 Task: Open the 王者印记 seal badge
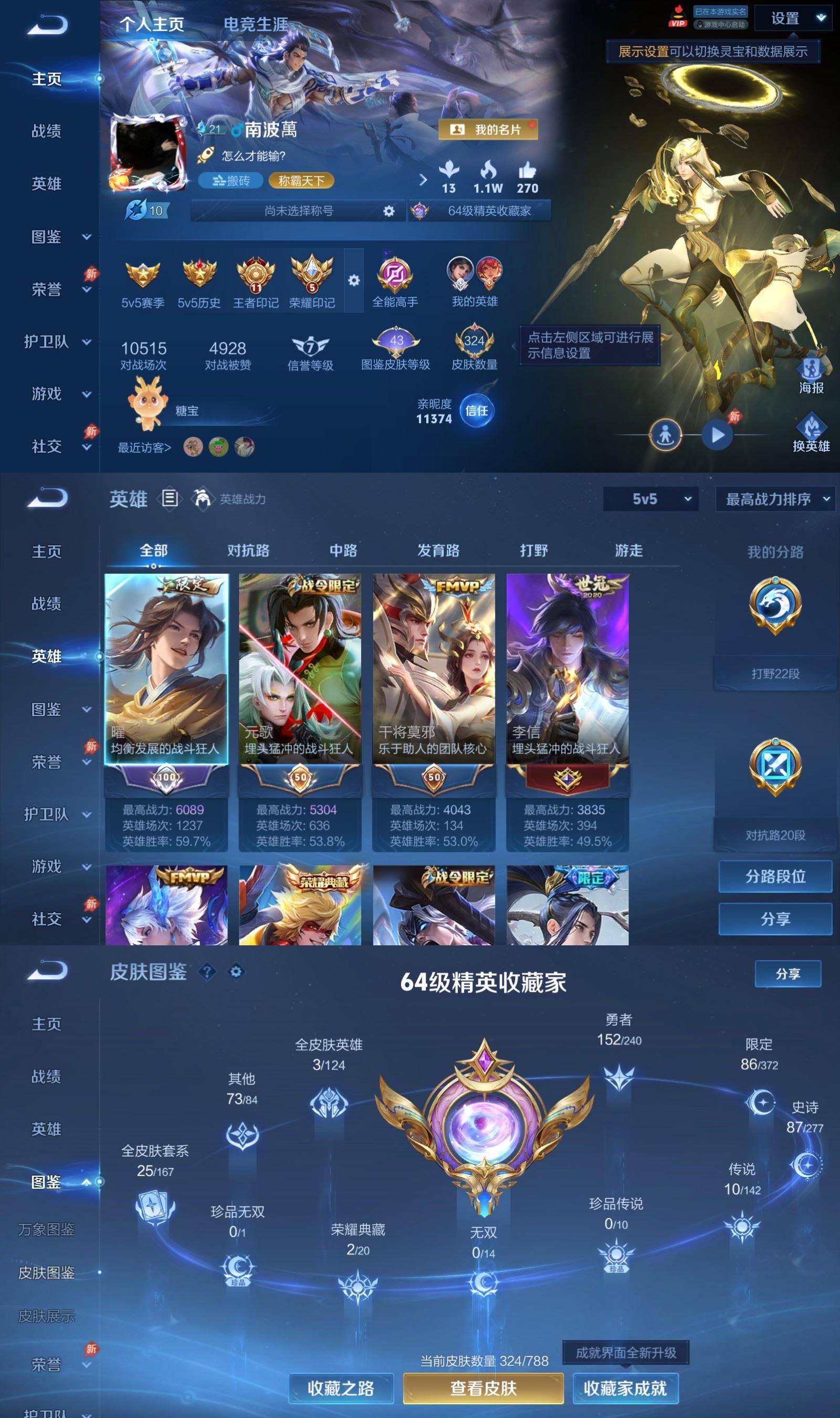click(x=255, y=277)
